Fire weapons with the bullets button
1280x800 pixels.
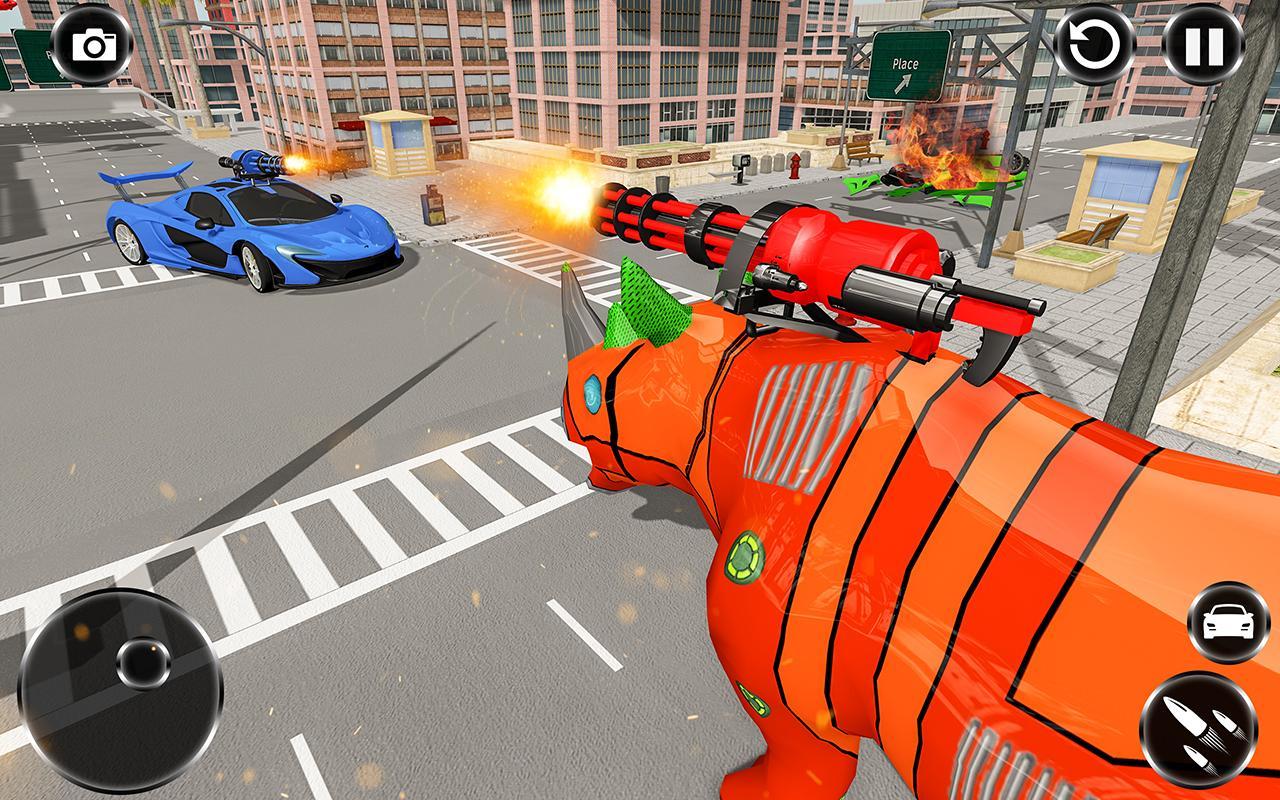(1198, 729)
